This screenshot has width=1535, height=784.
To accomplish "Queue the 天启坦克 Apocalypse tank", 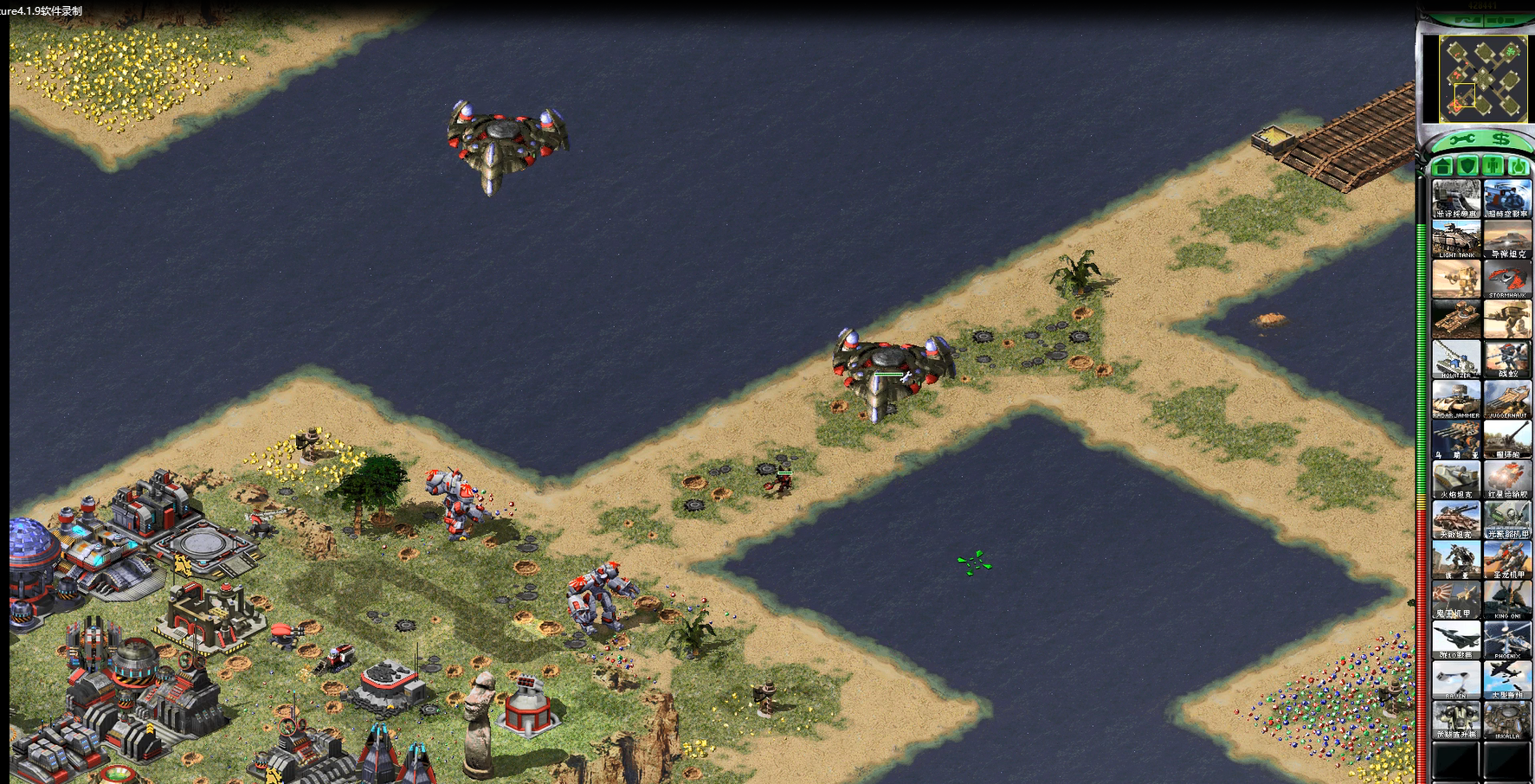I will coord(1456,519).
